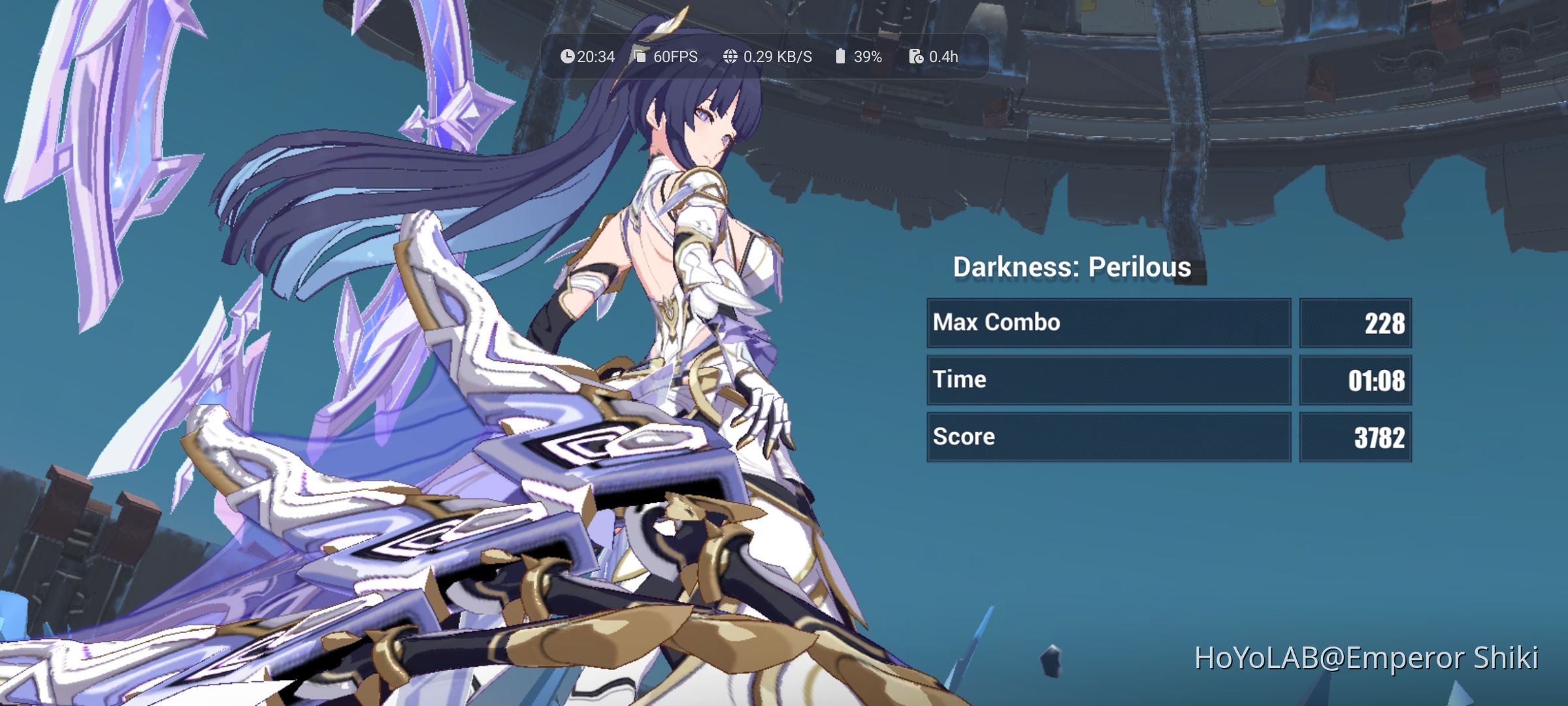This screenshot has height=706, width=1568.
Task: Tap the battery indicator icon
Action: pos(840,56)
